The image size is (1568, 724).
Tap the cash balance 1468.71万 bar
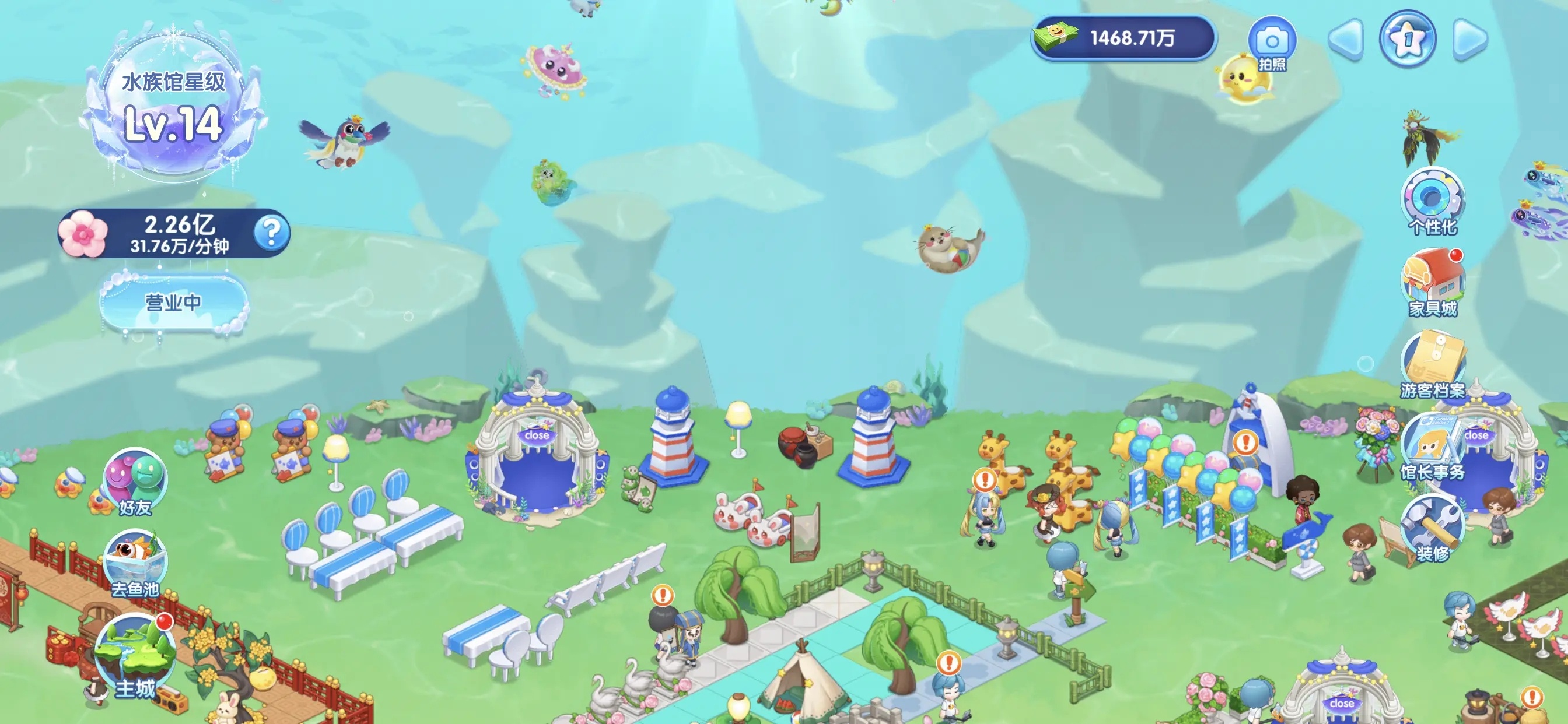click(x=1123, y=38)
